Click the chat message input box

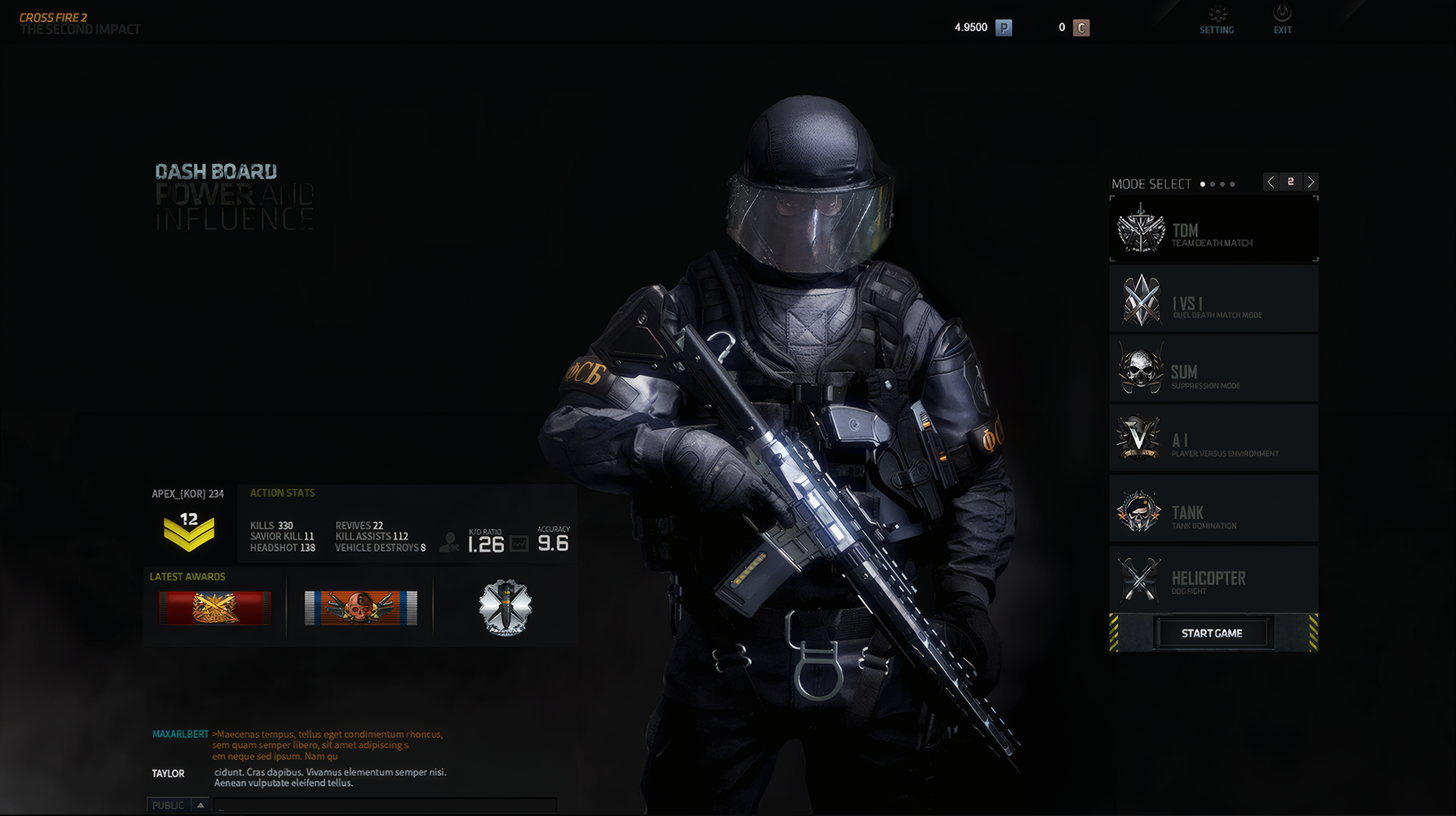pyautogui.click(x=386, y=805)
